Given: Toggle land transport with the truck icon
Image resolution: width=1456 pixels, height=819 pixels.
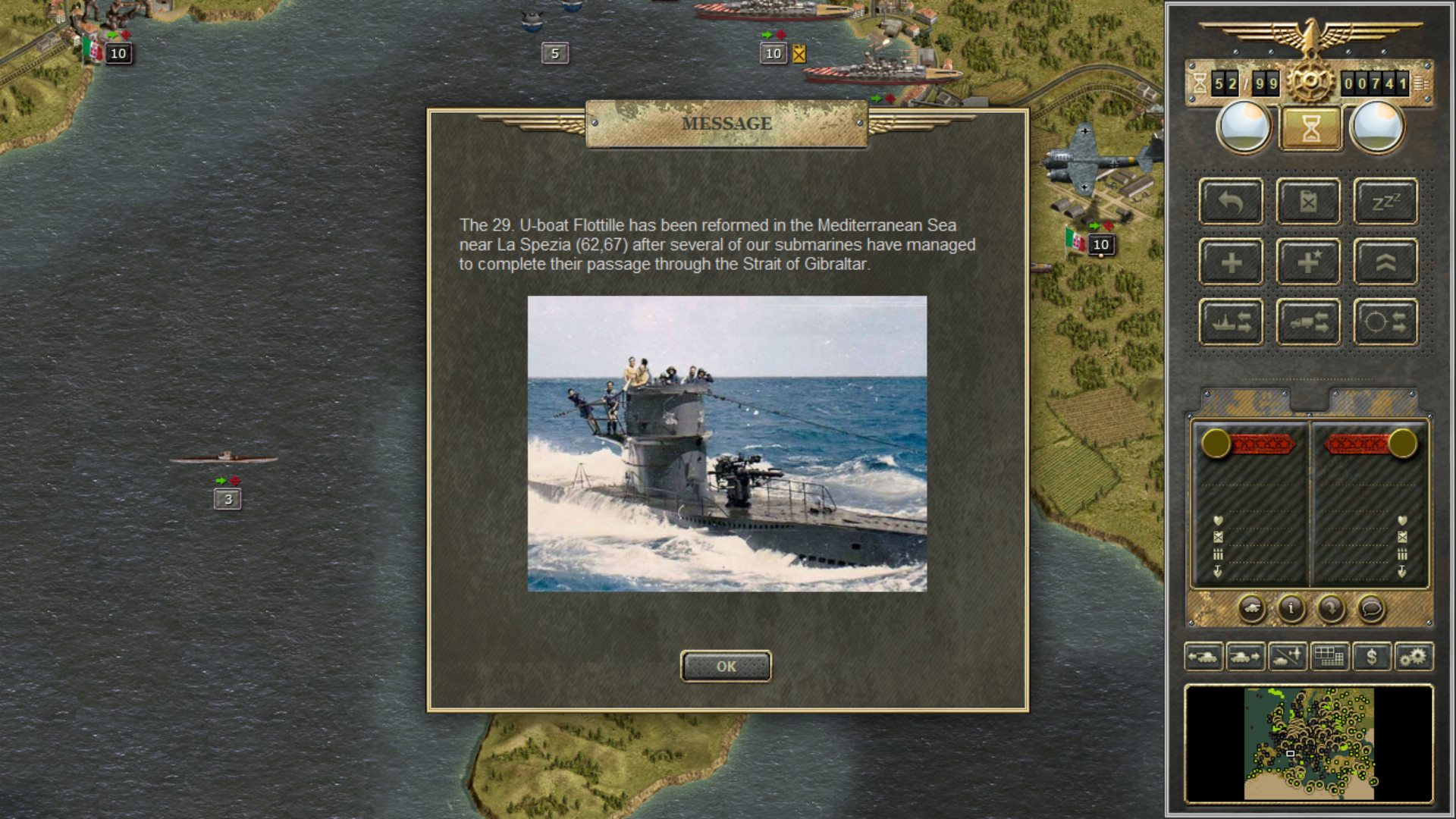Looking at the screenshot, I should [1307, 320].
